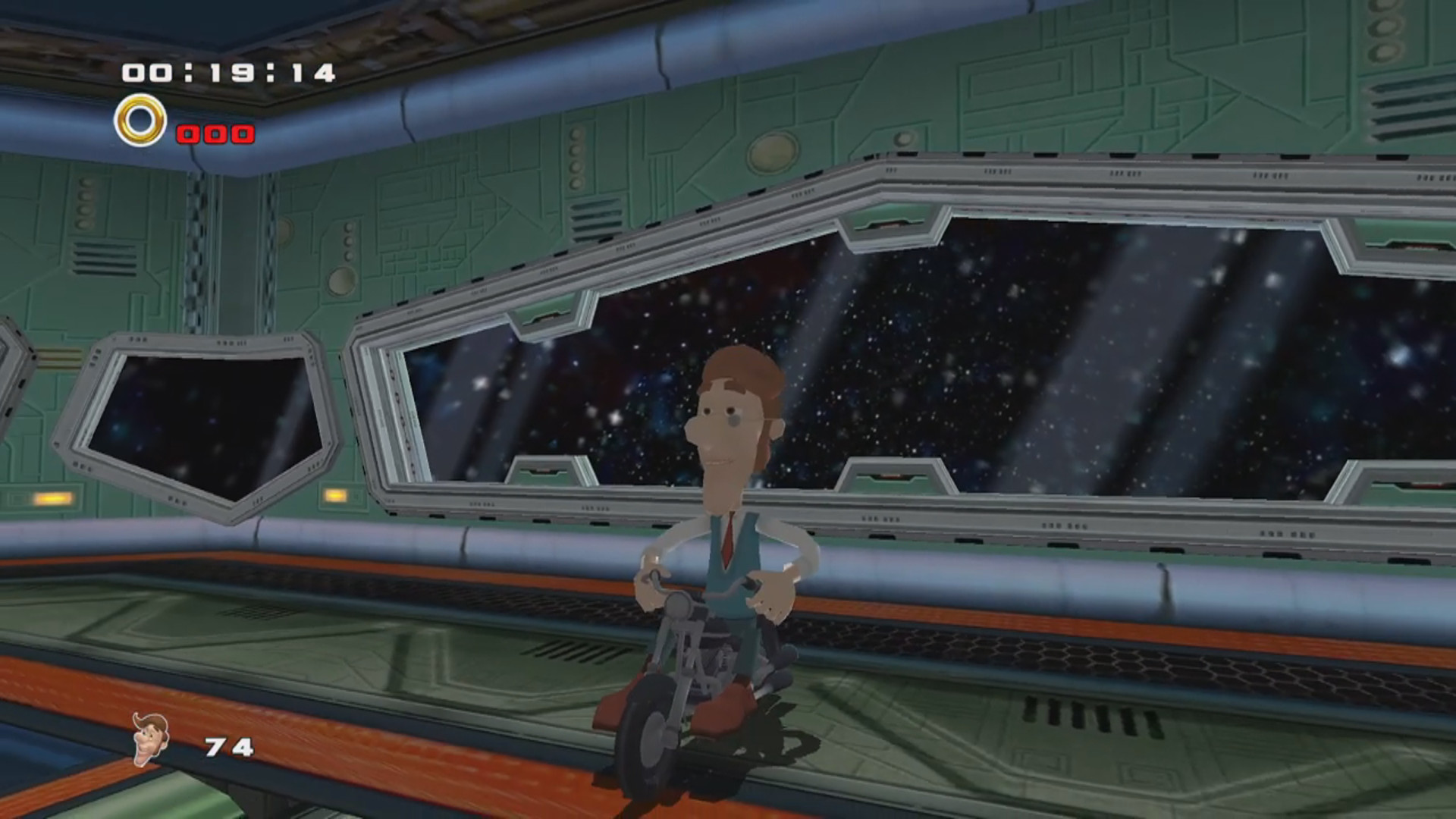
Task: Toggle the small yellow wall panel light
Action: (334, 494)
